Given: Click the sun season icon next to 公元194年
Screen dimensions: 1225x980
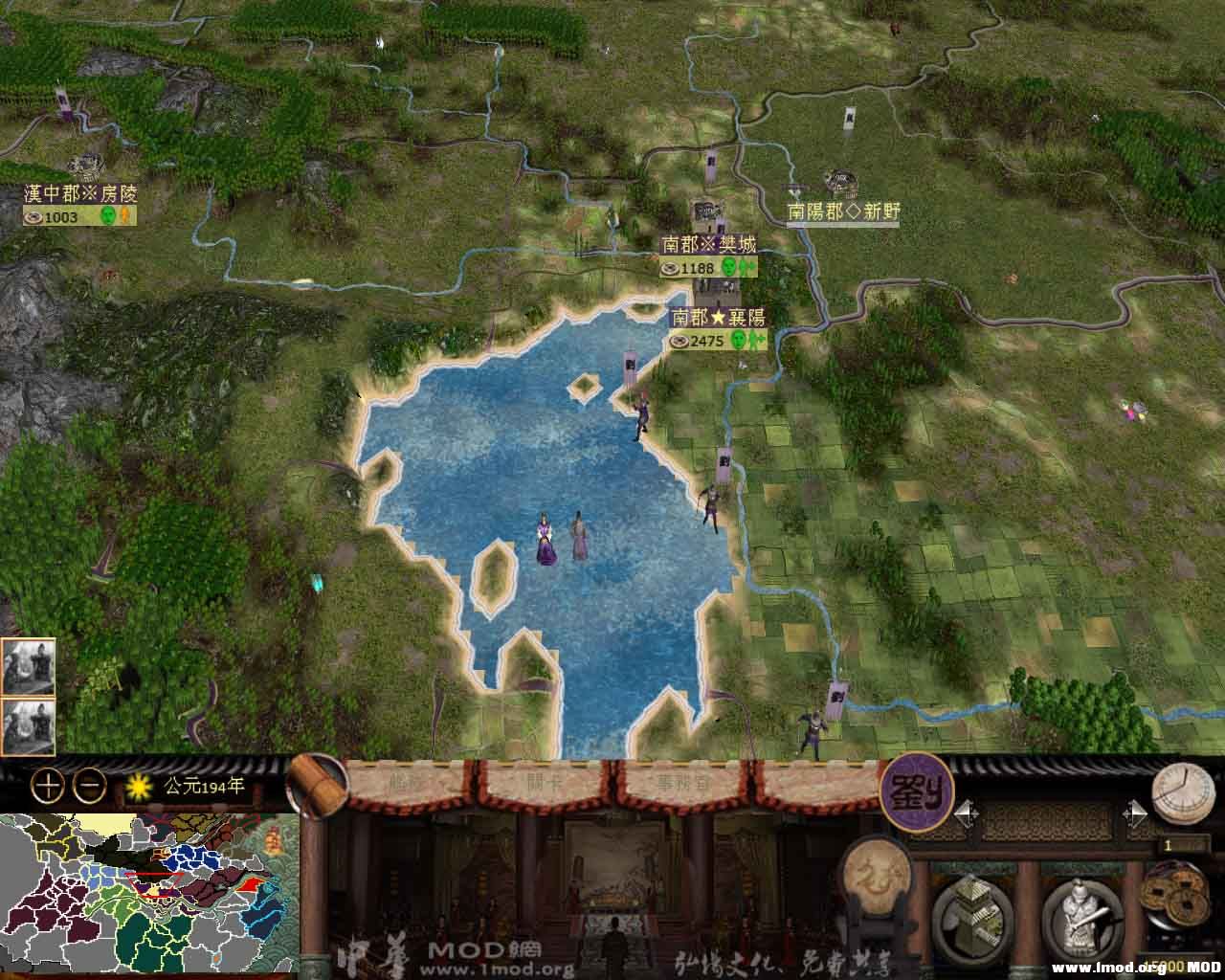Looking at the screenshot, I should click(139, 785).
